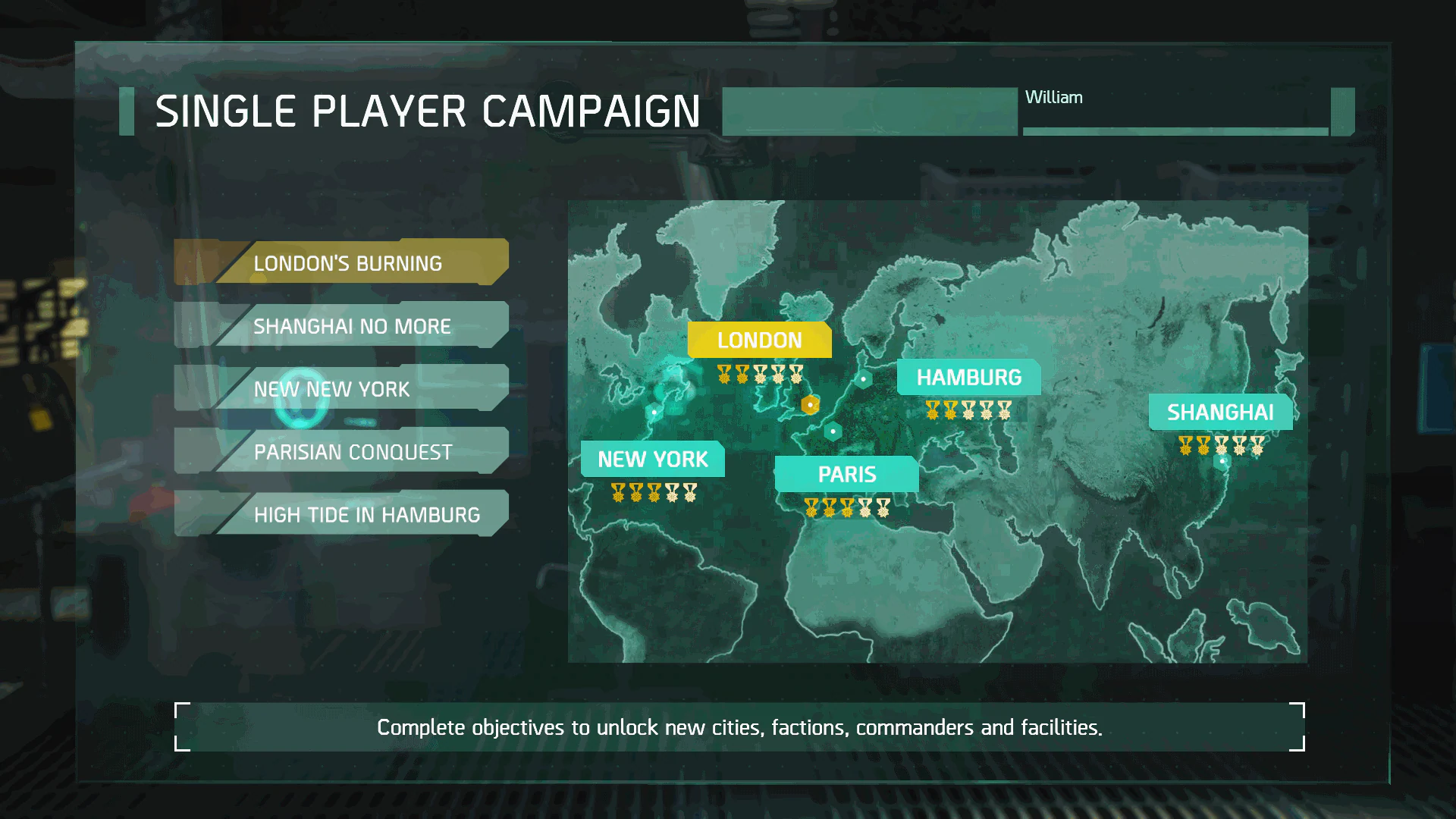Viewport: 1456px width, 819px height.
Task: Click the leftmost medal under NEW YORK
Action: click(616, 491)
